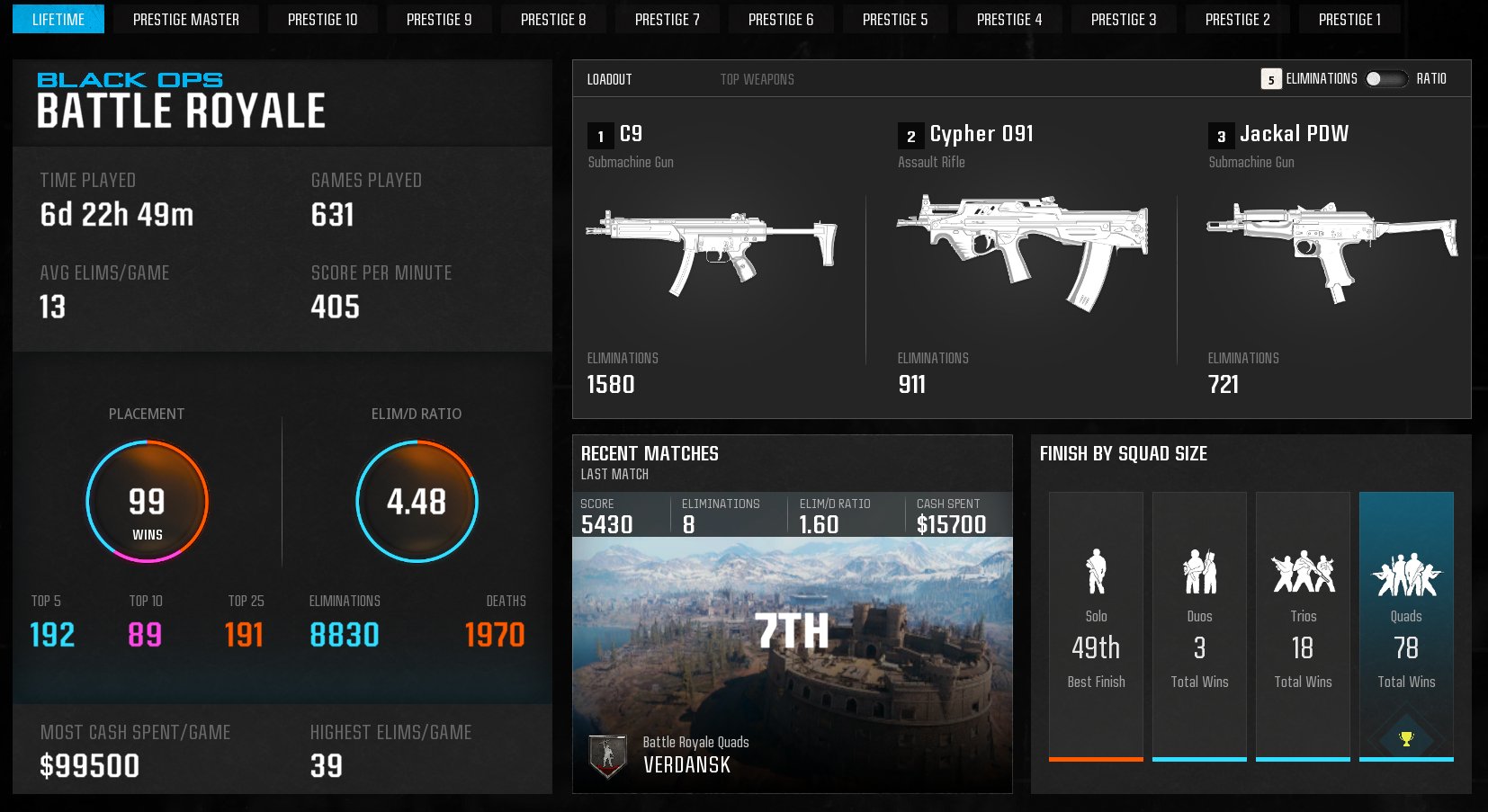Select the Prestige 5 tab
Screen dimensions: 1488x812
(895, 20)
